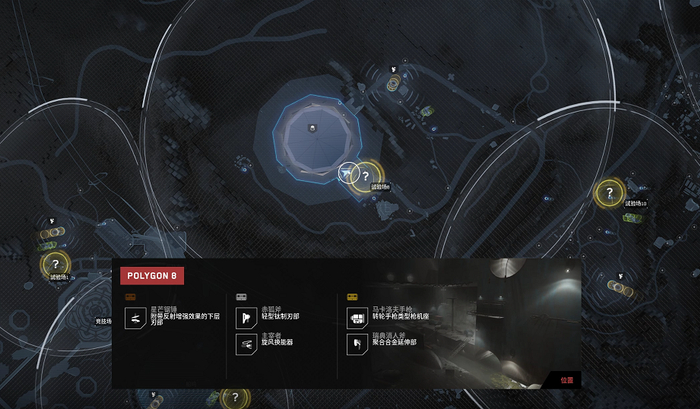
Task: Select the question-mark marker at bottom edge
Action: pos(234,398)
